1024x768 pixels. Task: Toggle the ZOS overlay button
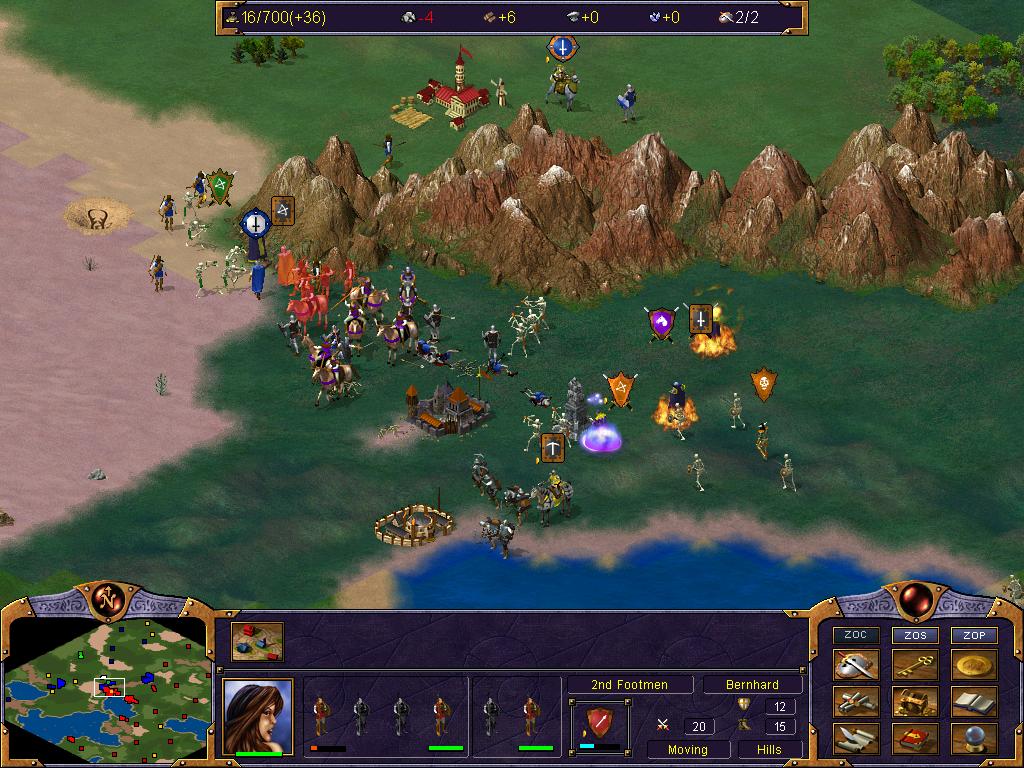[x=915, y=635]
